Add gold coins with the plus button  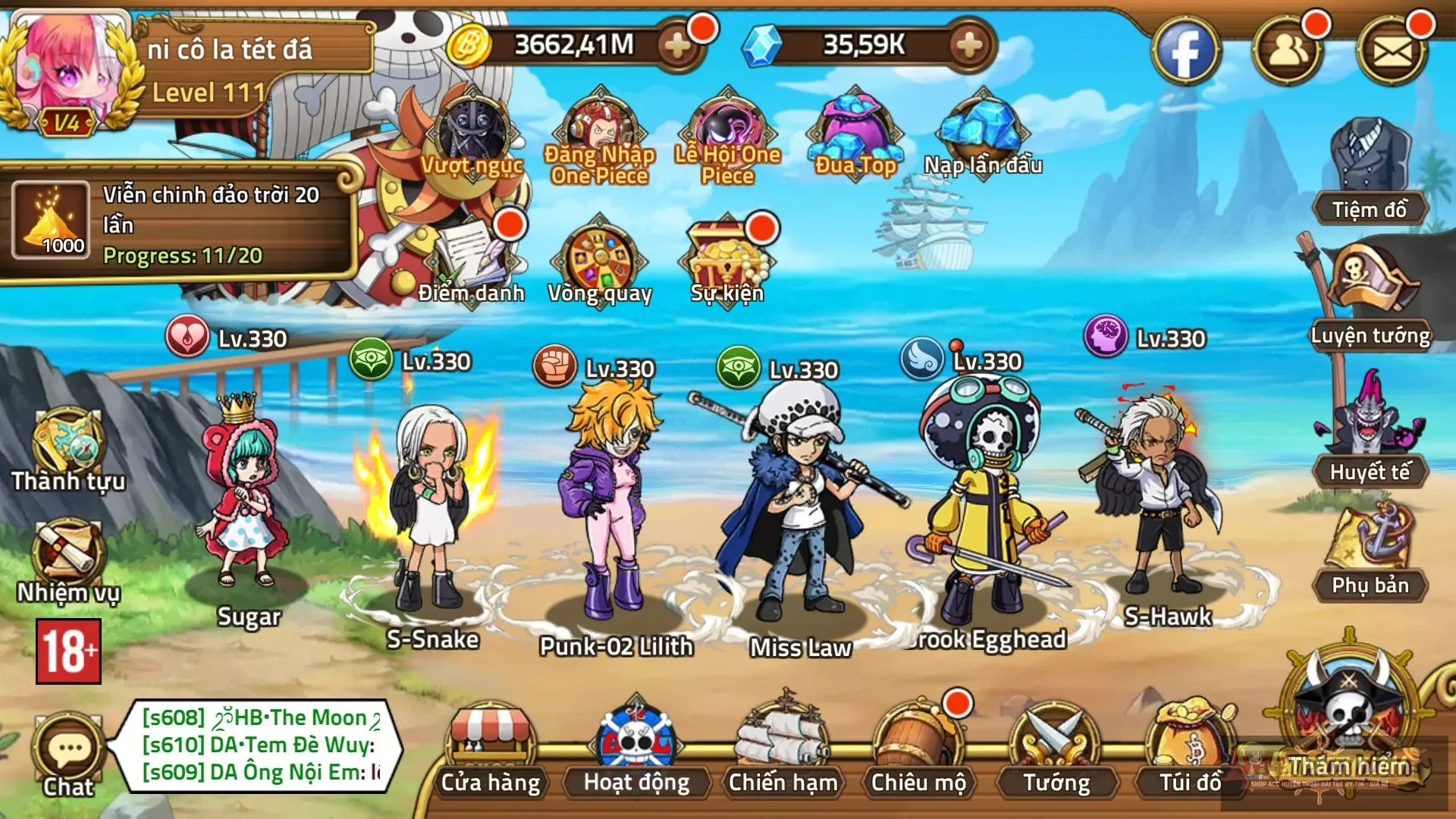677,45
